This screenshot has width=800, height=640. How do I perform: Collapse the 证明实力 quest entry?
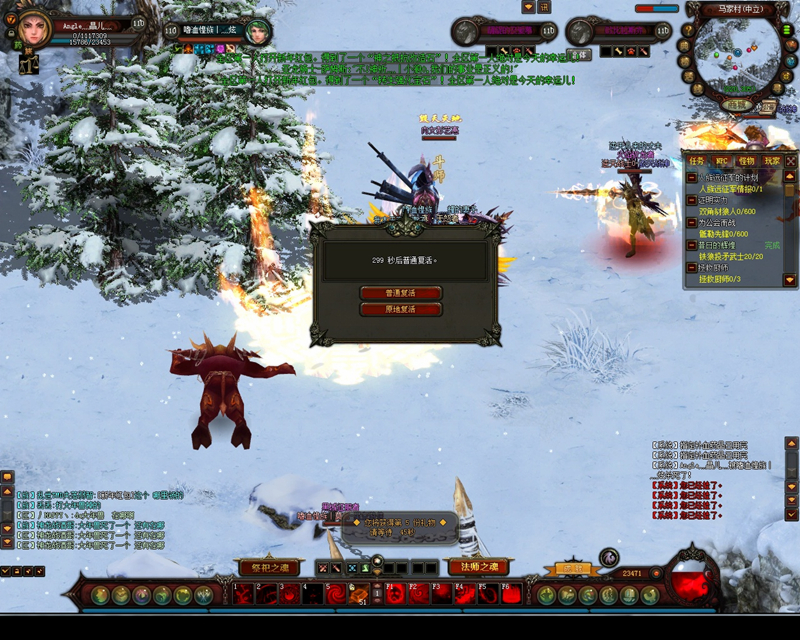click(692, 200)
